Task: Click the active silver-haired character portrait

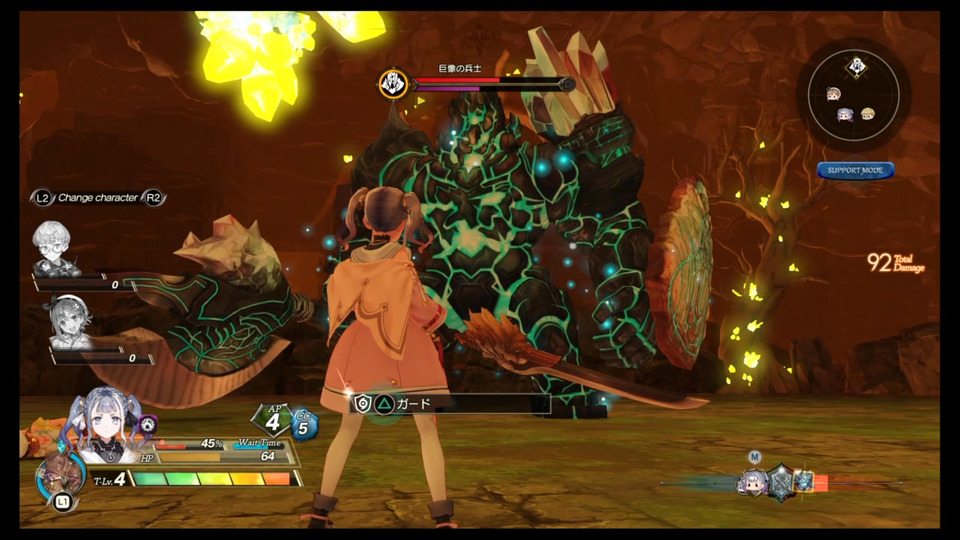Action: click(x=101, y=426)
